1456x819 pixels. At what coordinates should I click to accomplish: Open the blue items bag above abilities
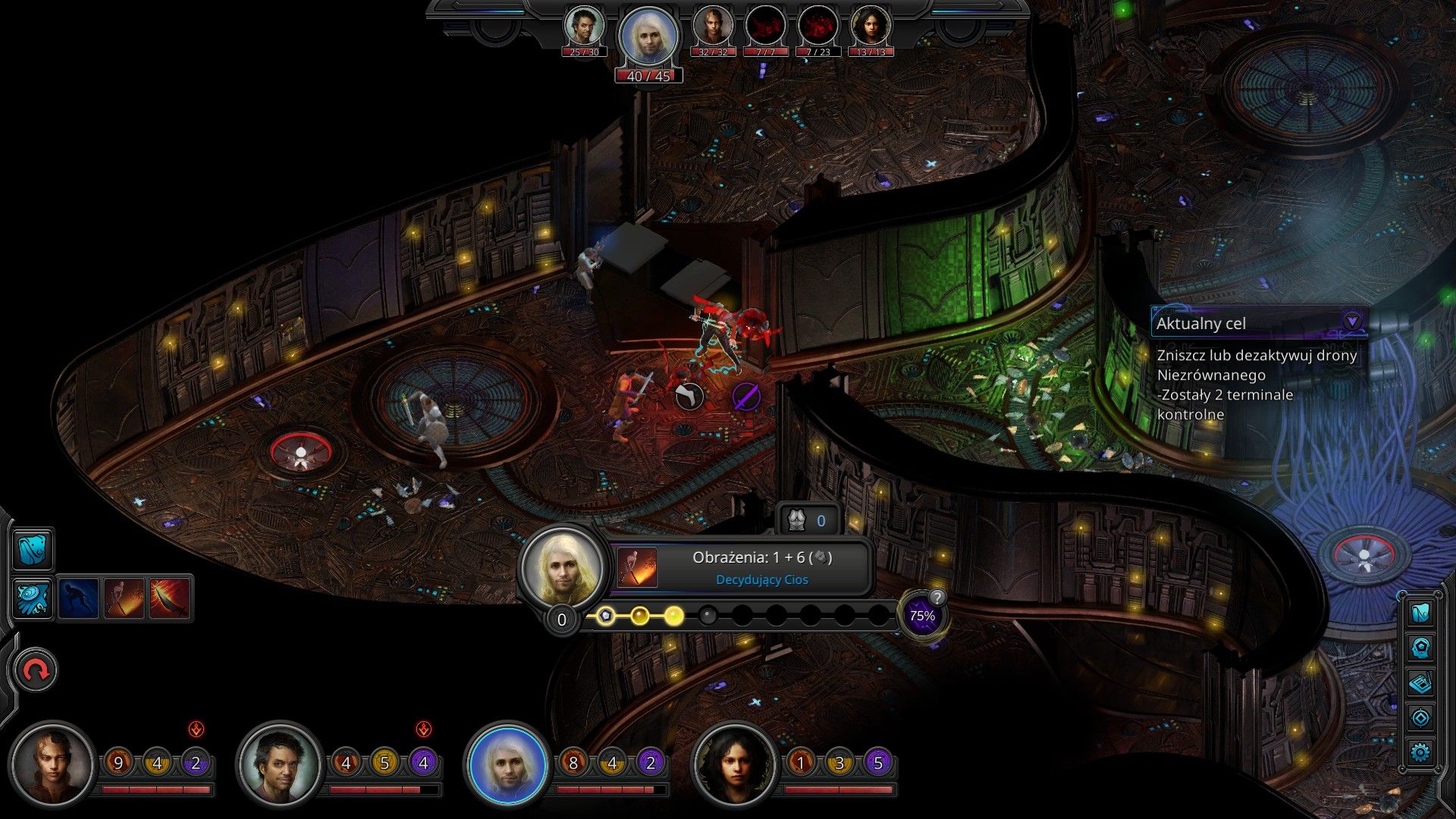tap(33, 549)
